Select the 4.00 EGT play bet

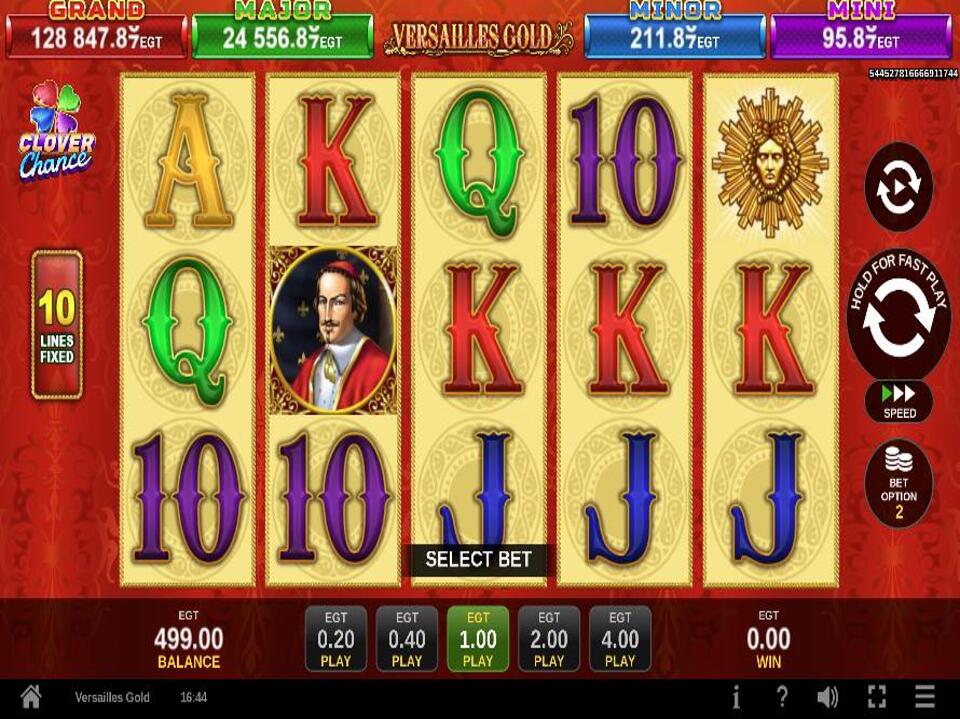(x=620, y=638)
